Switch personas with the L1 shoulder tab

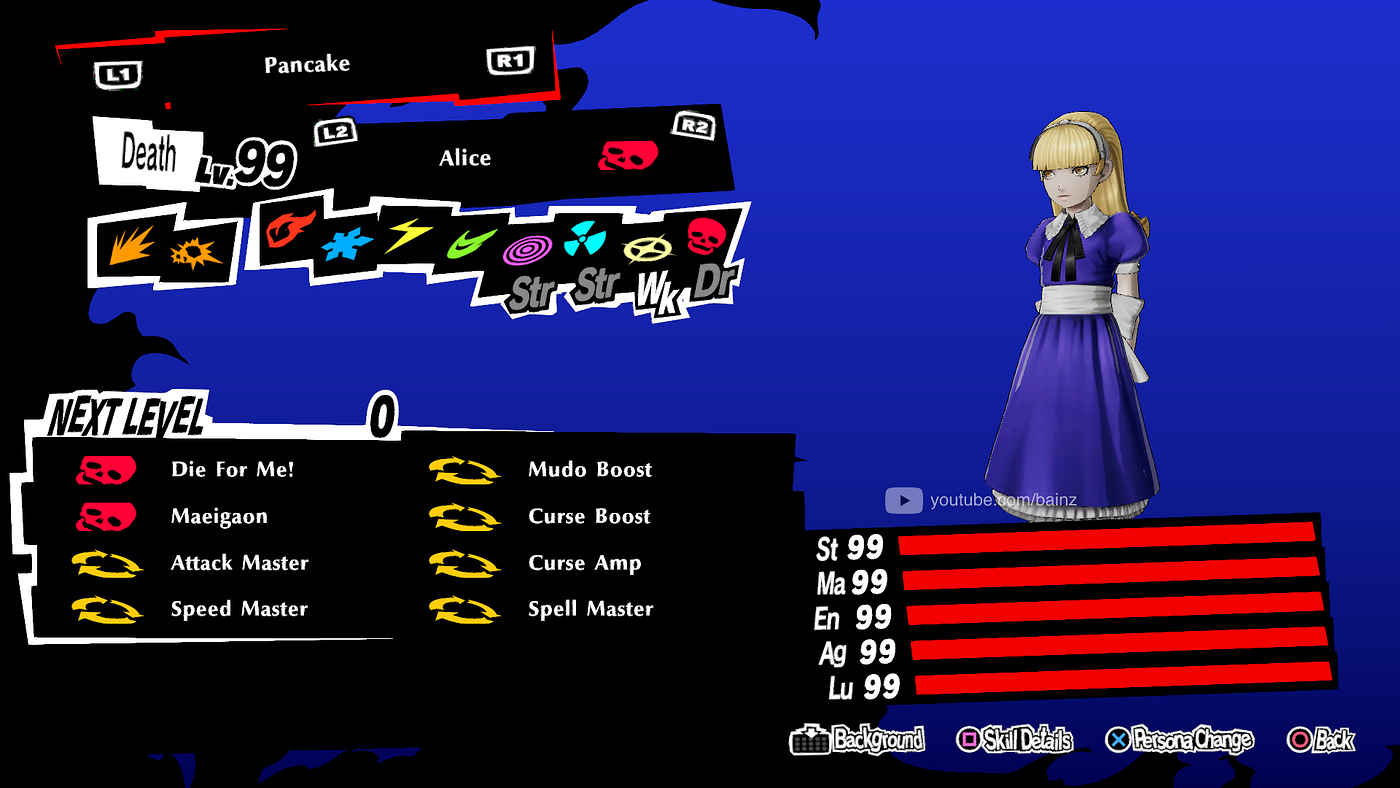117,73
